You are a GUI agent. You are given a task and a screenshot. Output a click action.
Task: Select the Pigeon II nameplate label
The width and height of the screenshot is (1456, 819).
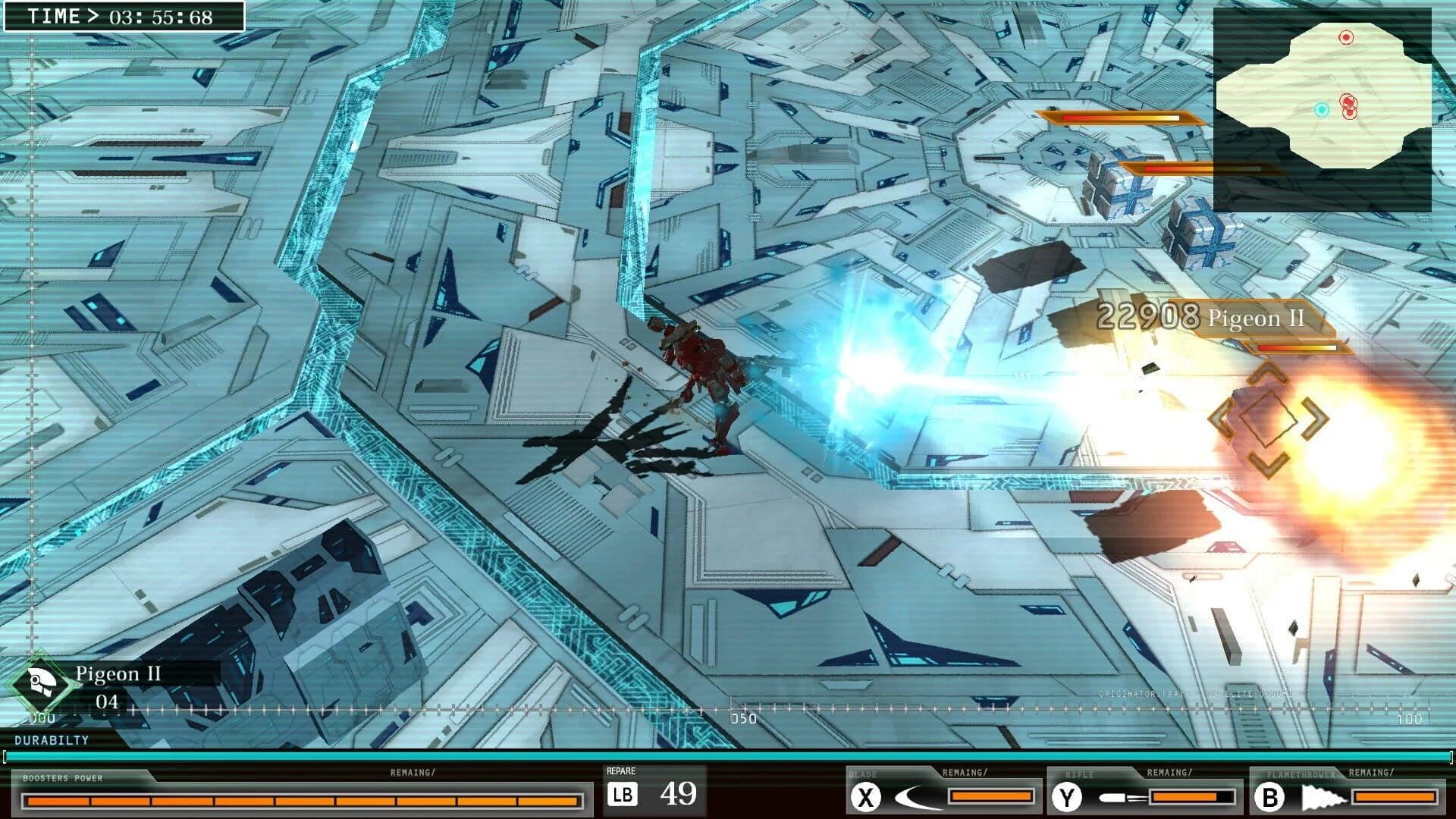[118, 673]
